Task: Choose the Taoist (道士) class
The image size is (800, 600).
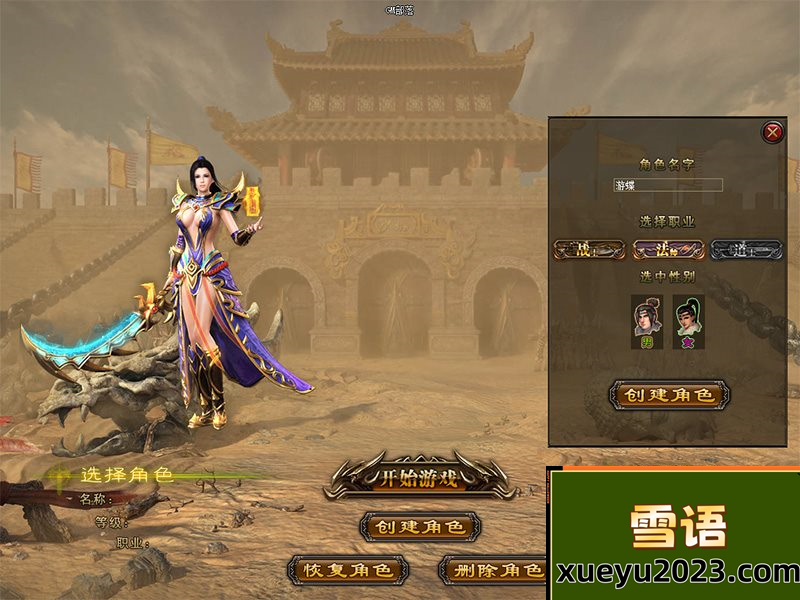Action: click(746, 249)
